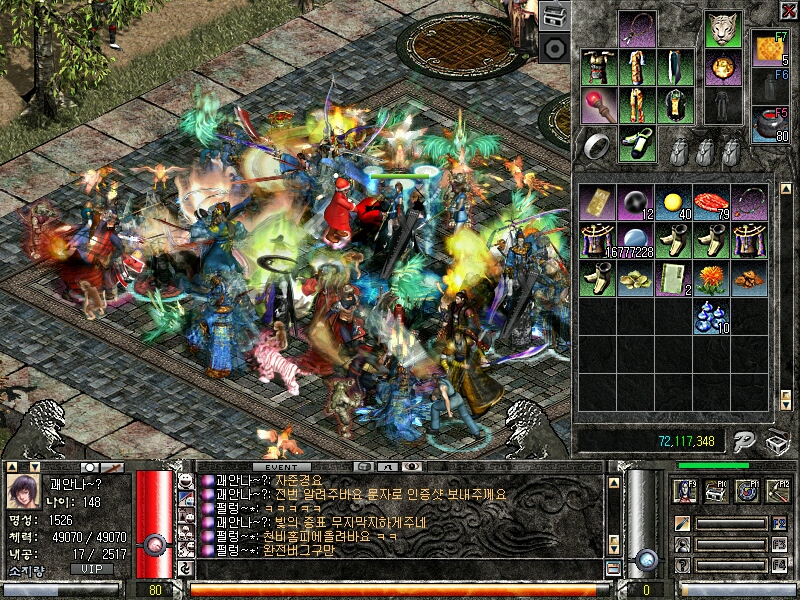Activate the F12 hammer shortcut
Viewport: 800px width, 600px height.
click(x=778, y=490)
